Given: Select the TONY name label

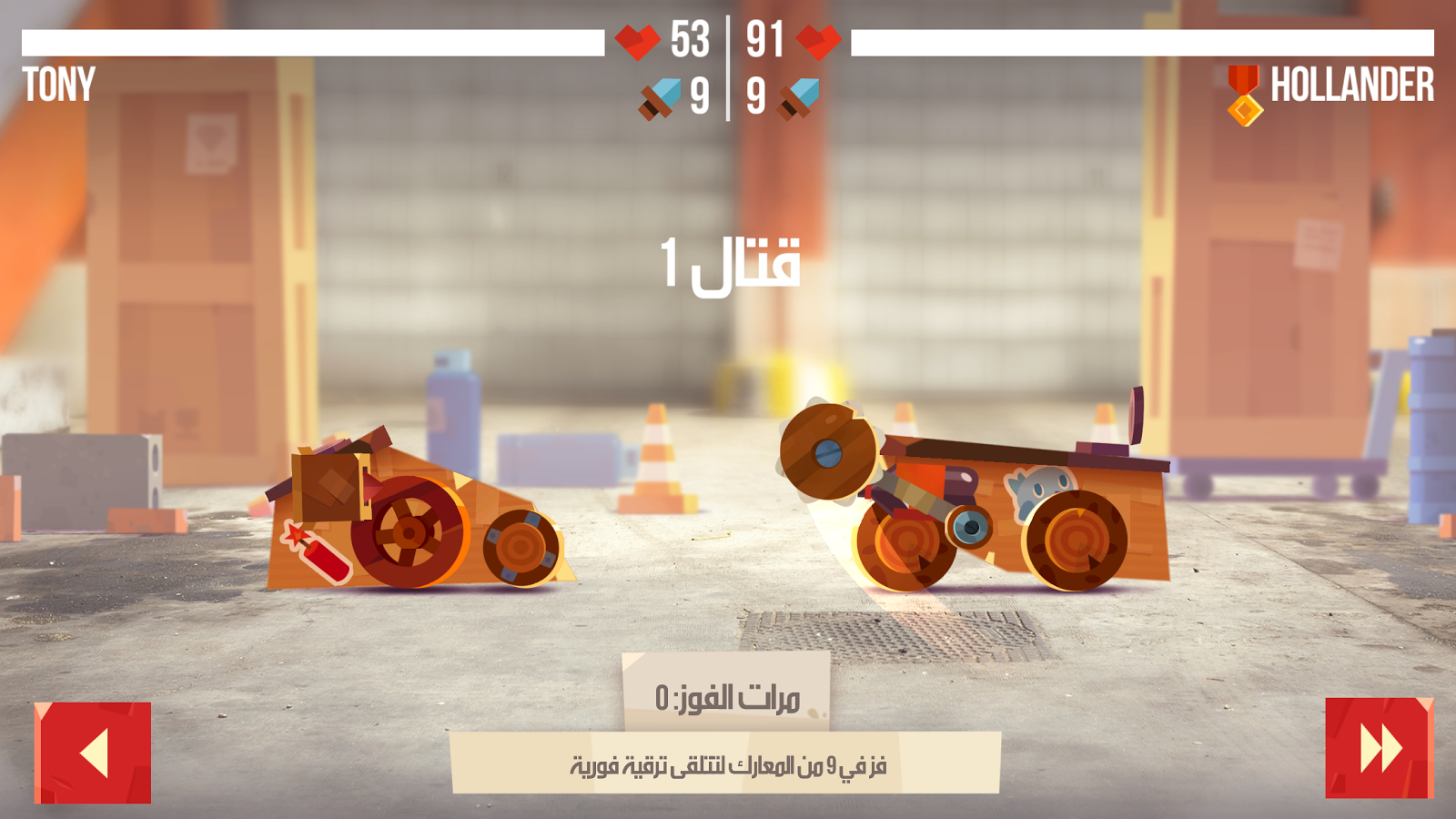Looking at the screenshot, I should point(57,86).
